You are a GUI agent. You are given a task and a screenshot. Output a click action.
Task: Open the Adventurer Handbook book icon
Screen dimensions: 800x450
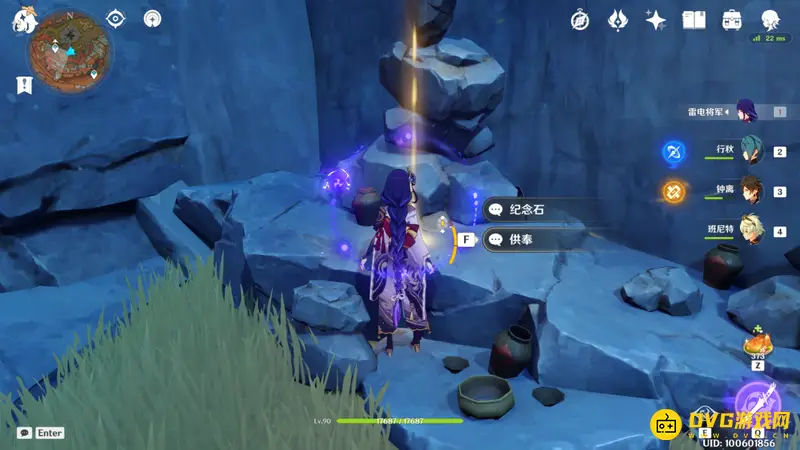coord(694,19)
